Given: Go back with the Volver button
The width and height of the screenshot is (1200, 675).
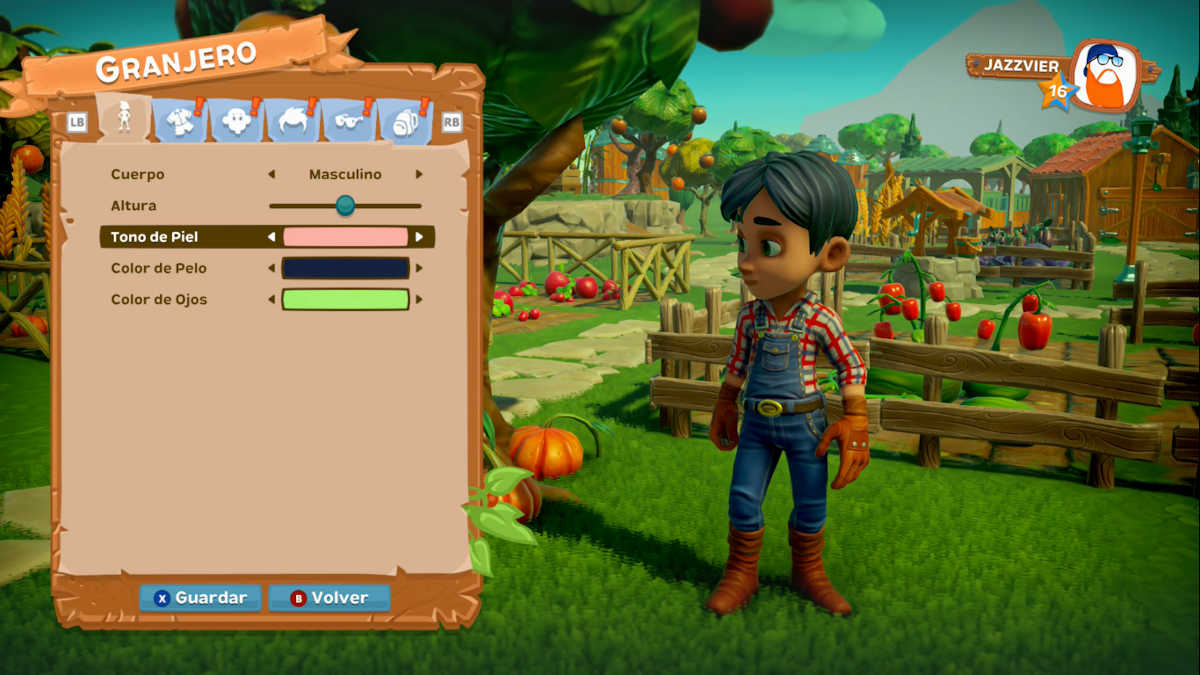Looking at the screenshot, I should point(329,598).
